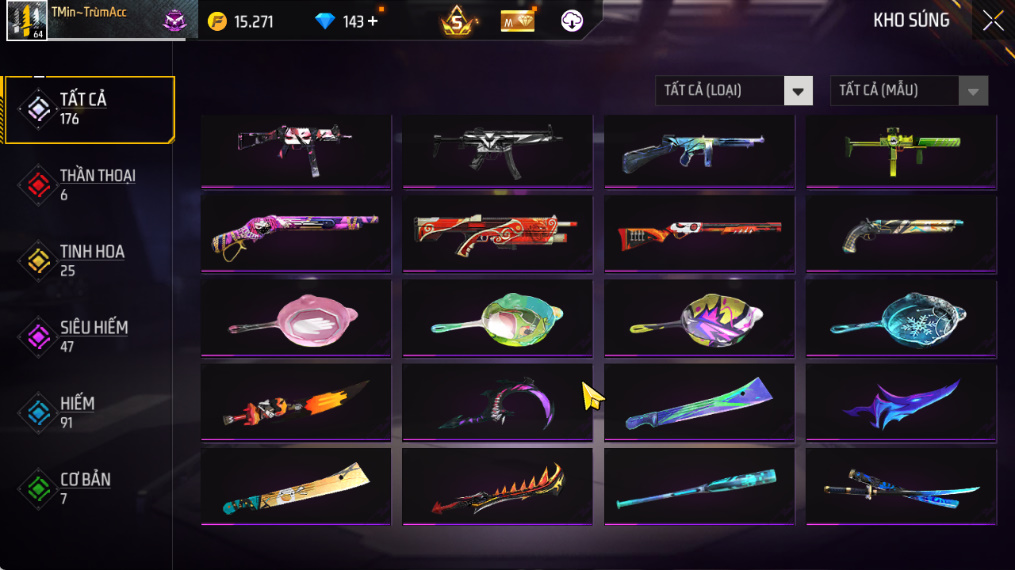Select the Tất Cả category tab
The width and height of the screenshot is (1015, 570).
[x=88, y=109]
